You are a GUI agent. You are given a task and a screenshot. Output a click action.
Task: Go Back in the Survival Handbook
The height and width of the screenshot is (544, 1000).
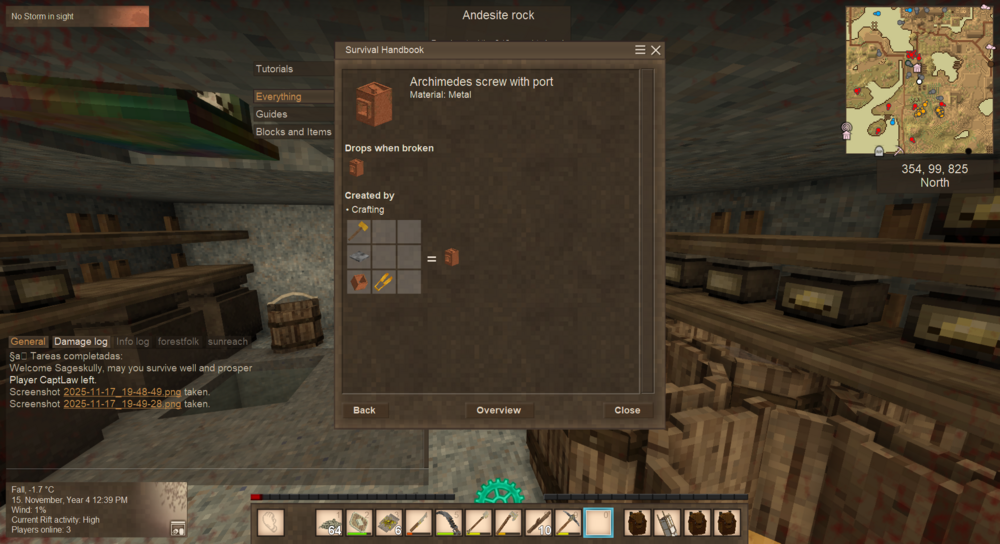[x=364, y=411]
